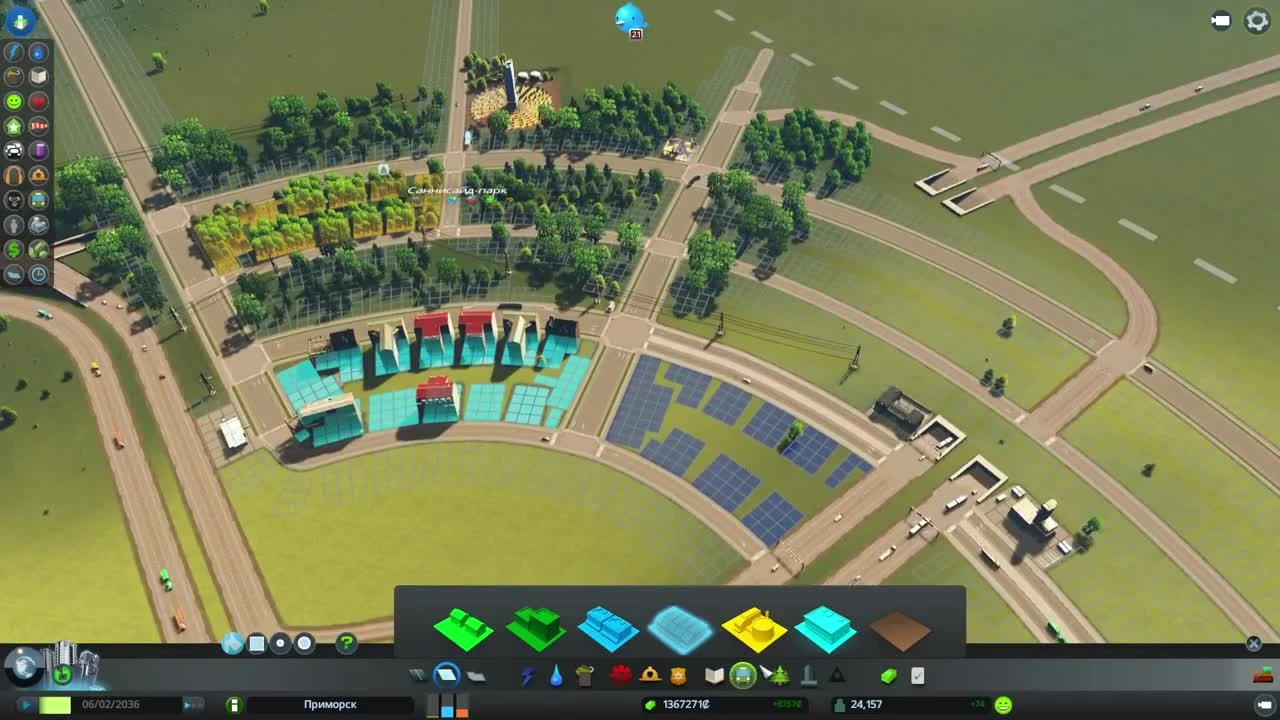Open the electricity info view in the sidebar
The image size is (1280, 720).
(13, 50)
